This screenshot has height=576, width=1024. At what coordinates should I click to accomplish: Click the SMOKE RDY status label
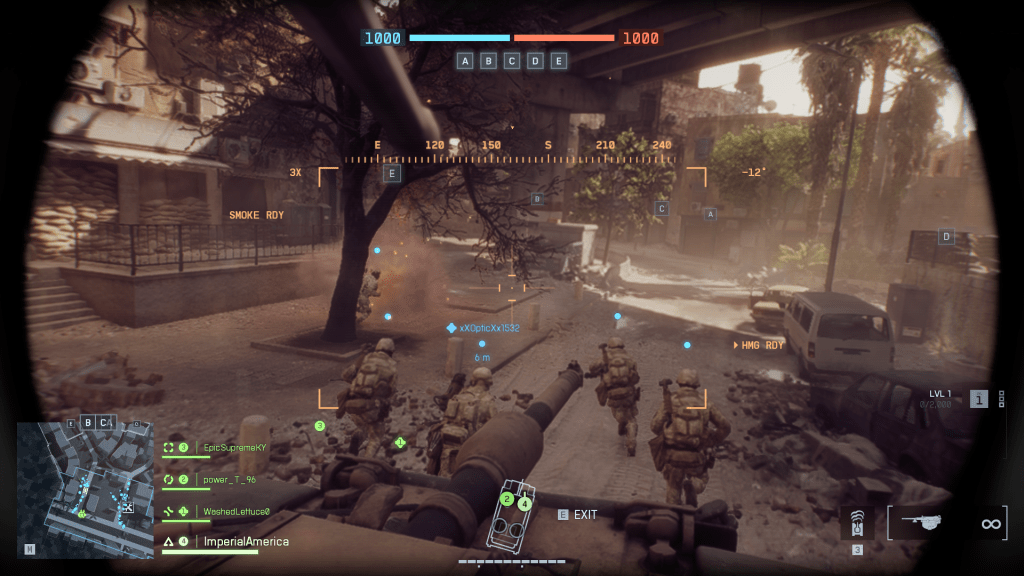click(257, 215)
